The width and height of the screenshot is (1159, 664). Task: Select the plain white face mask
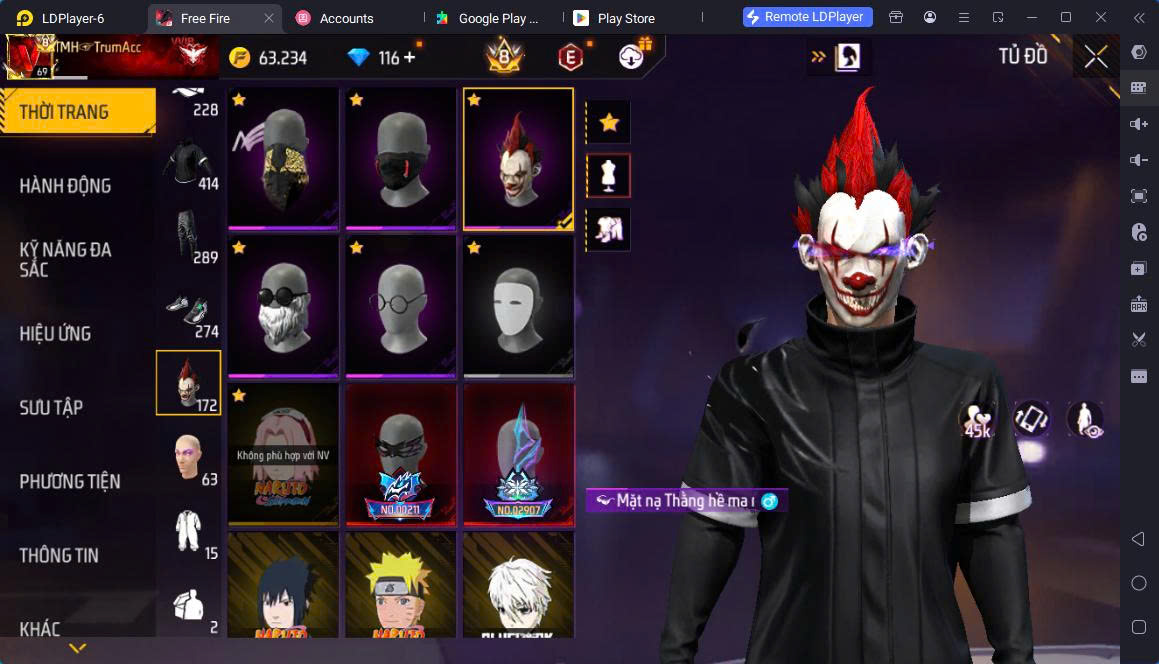[518, 306]
